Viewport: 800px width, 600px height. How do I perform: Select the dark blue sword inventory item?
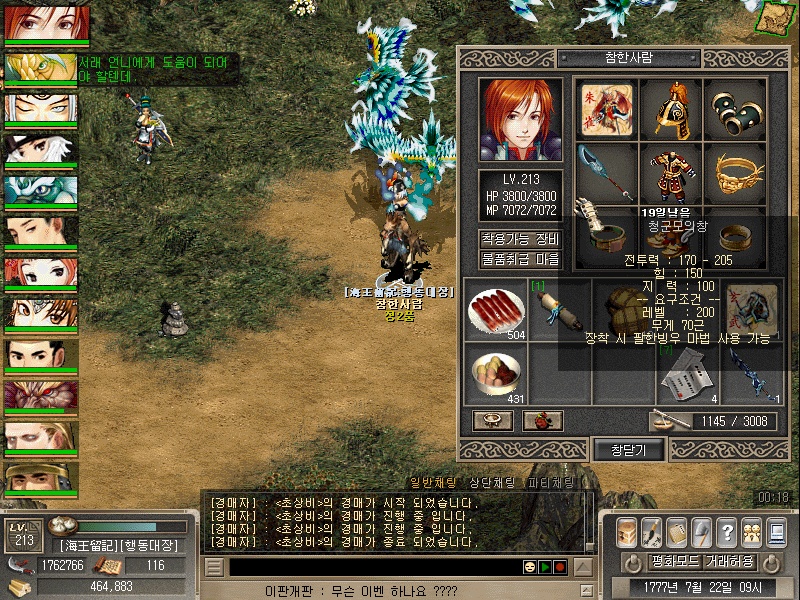tap(750, 372)
